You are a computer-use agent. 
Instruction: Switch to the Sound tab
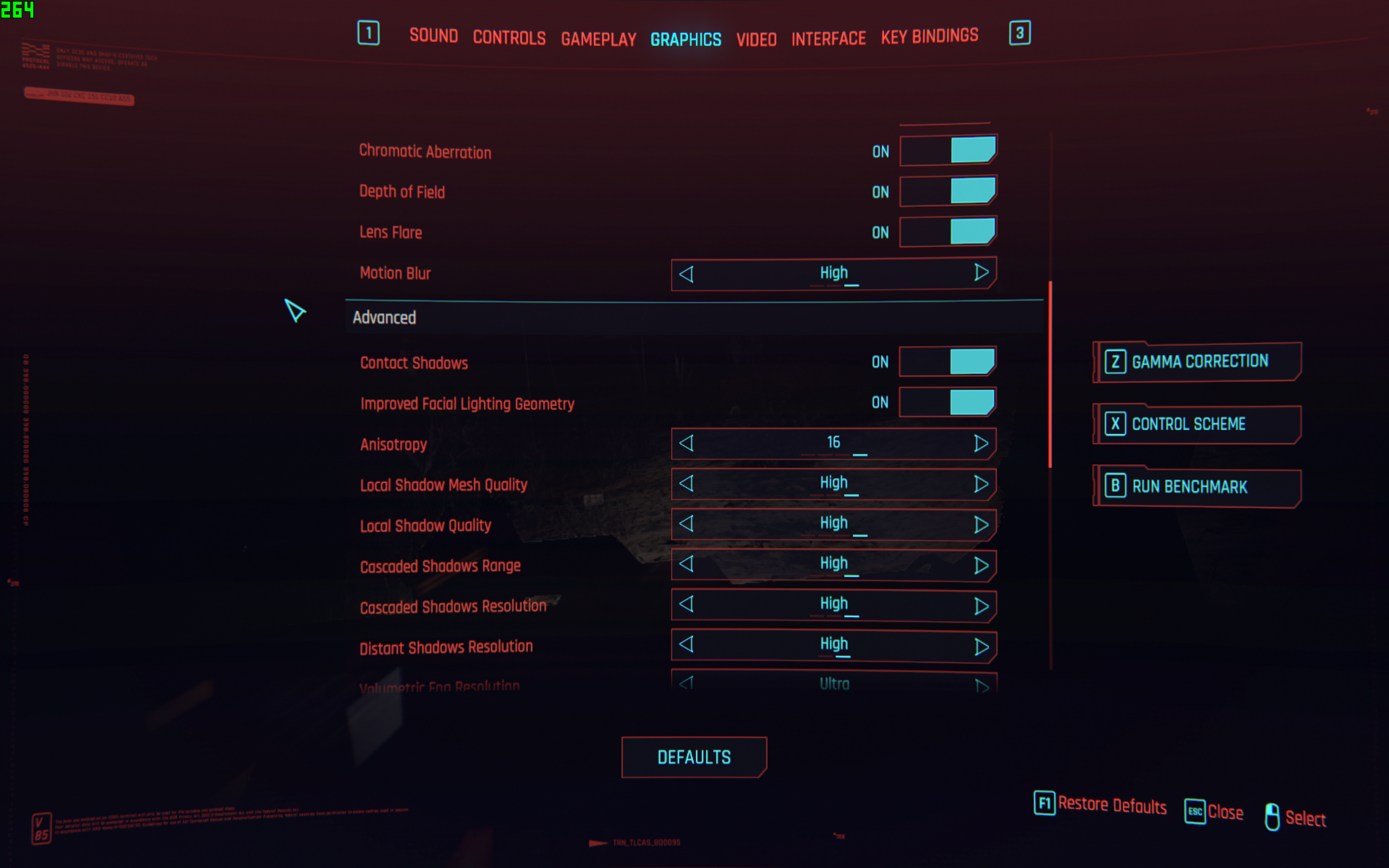(x=434, y=36)
